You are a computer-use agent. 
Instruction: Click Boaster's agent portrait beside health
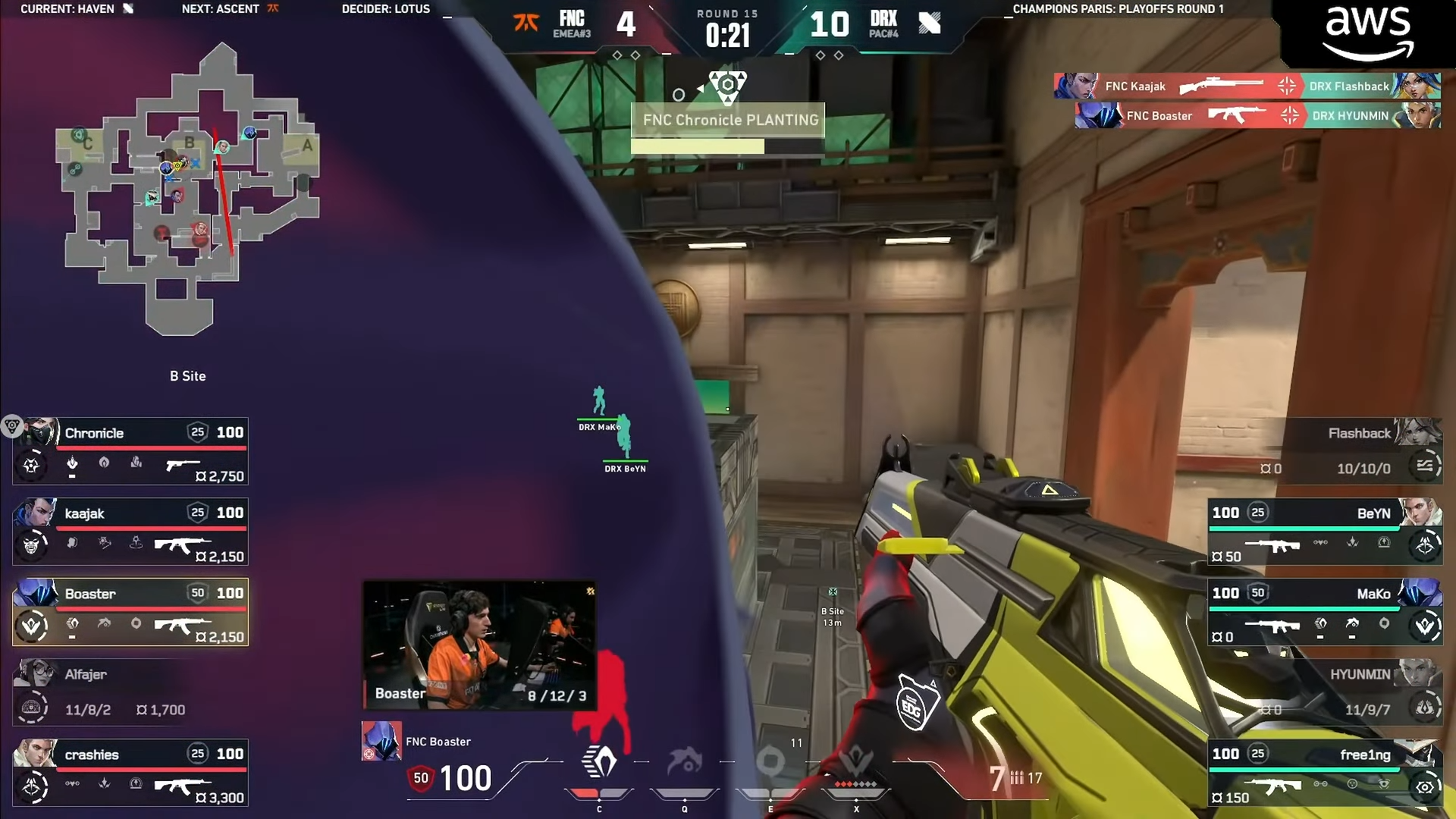pyautogui.click(x=381, y=742)
